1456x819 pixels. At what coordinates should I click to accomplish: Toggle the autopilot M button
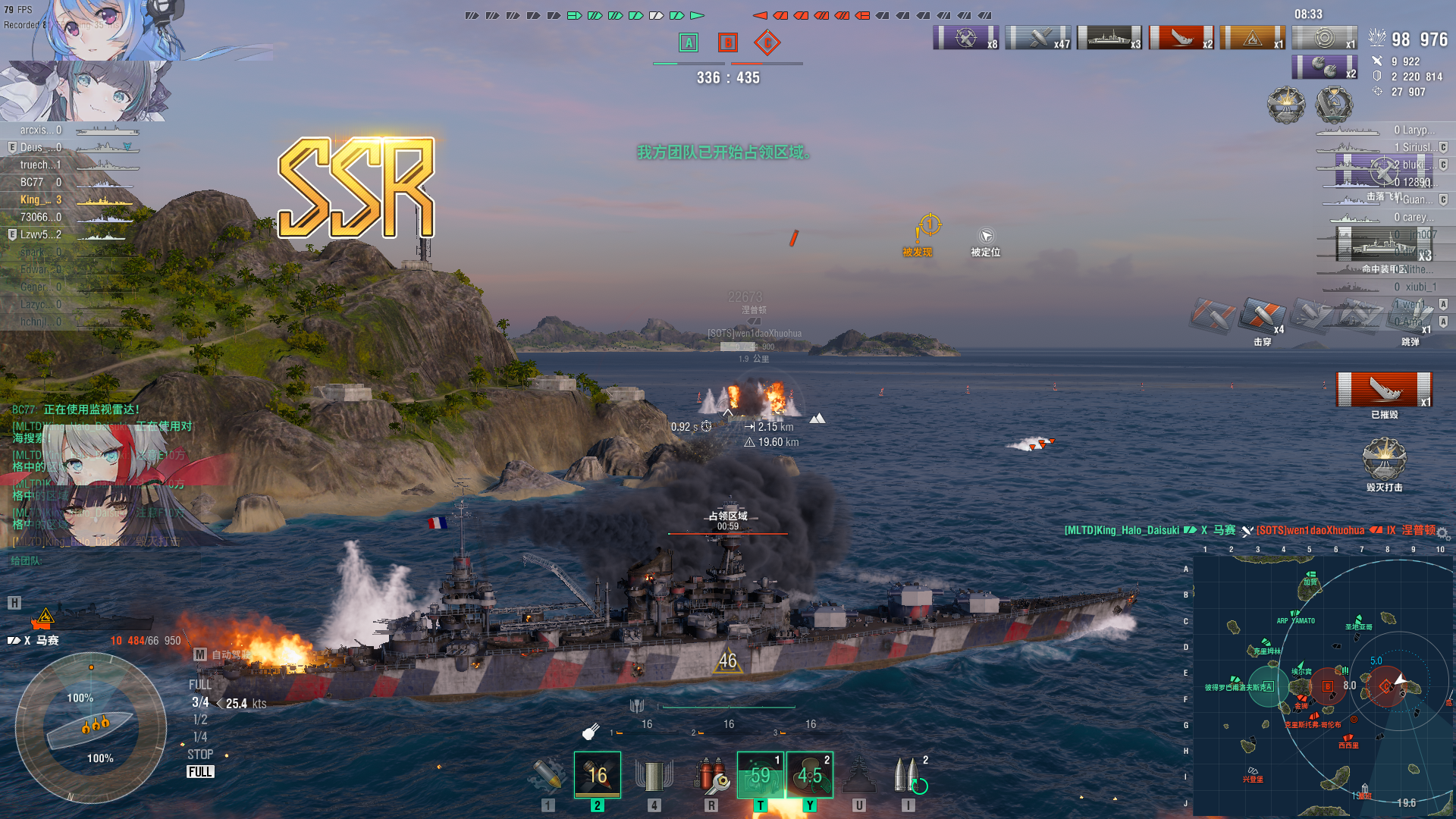tap(200, 654)
